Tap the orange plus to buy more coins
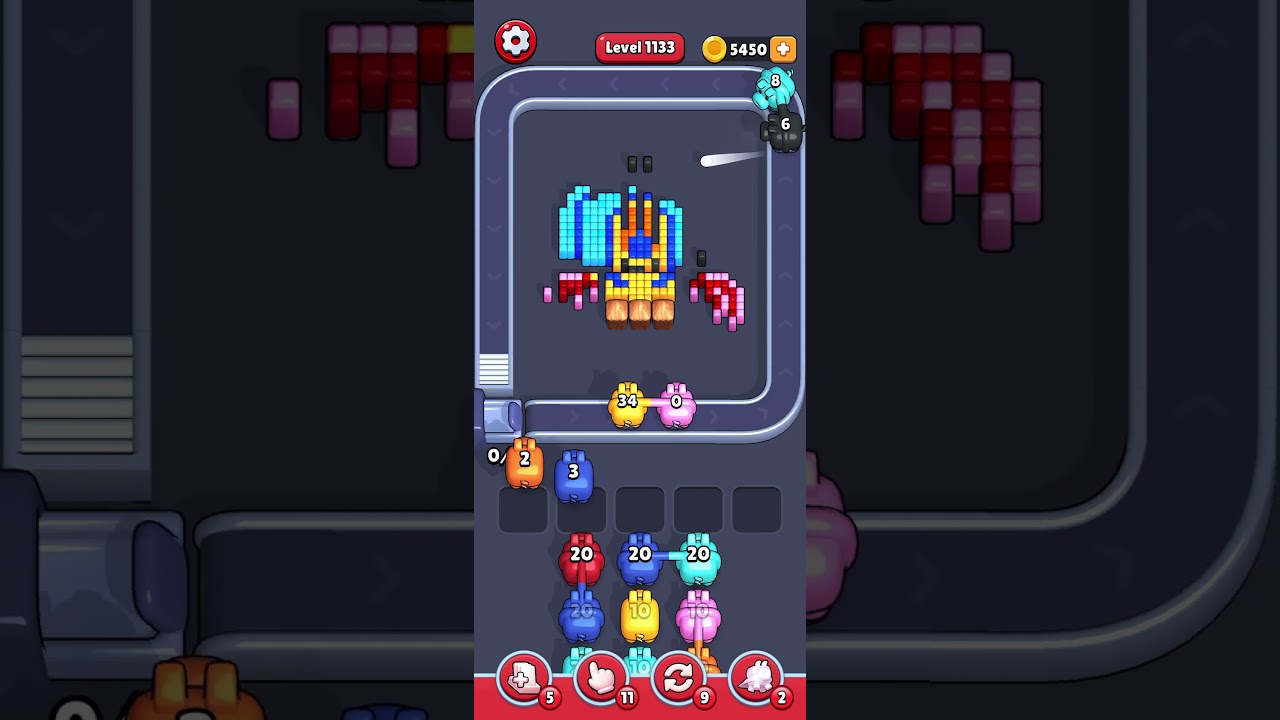The width and height of the screenshot is (1280, 720). click(782, 49)
